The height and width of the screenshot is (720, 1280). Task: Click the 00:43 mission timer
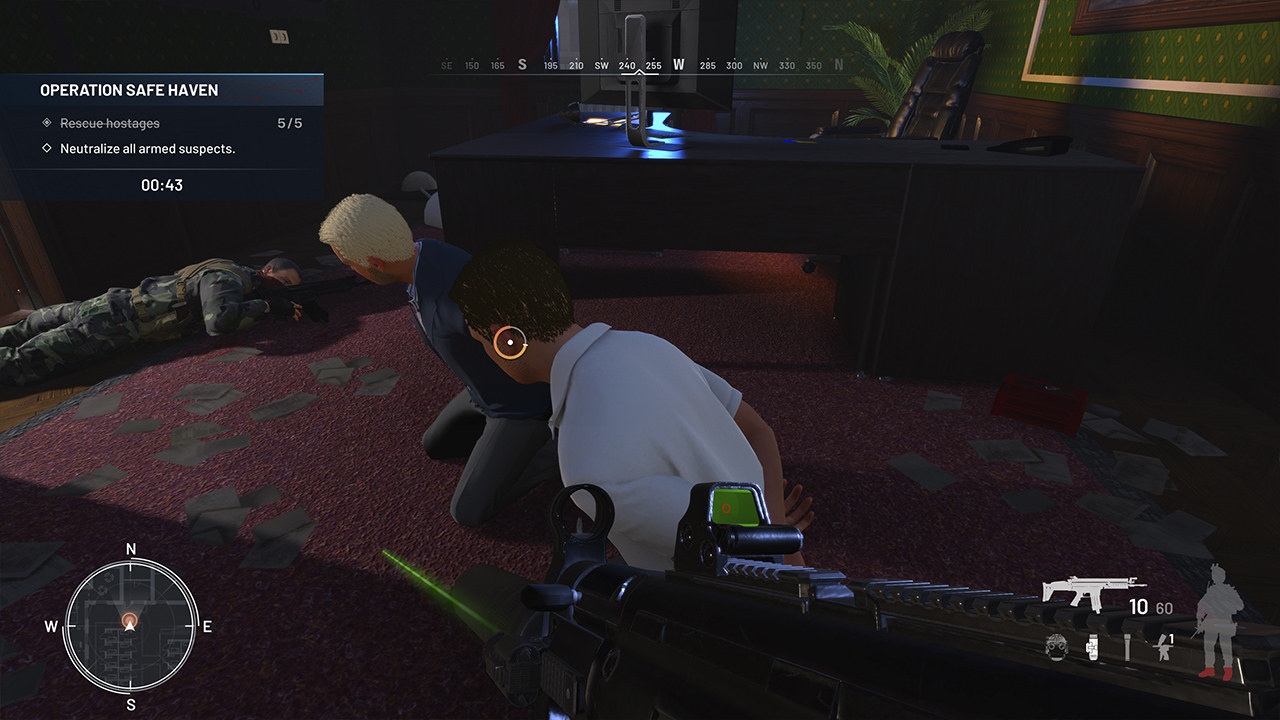click(163, 184)
